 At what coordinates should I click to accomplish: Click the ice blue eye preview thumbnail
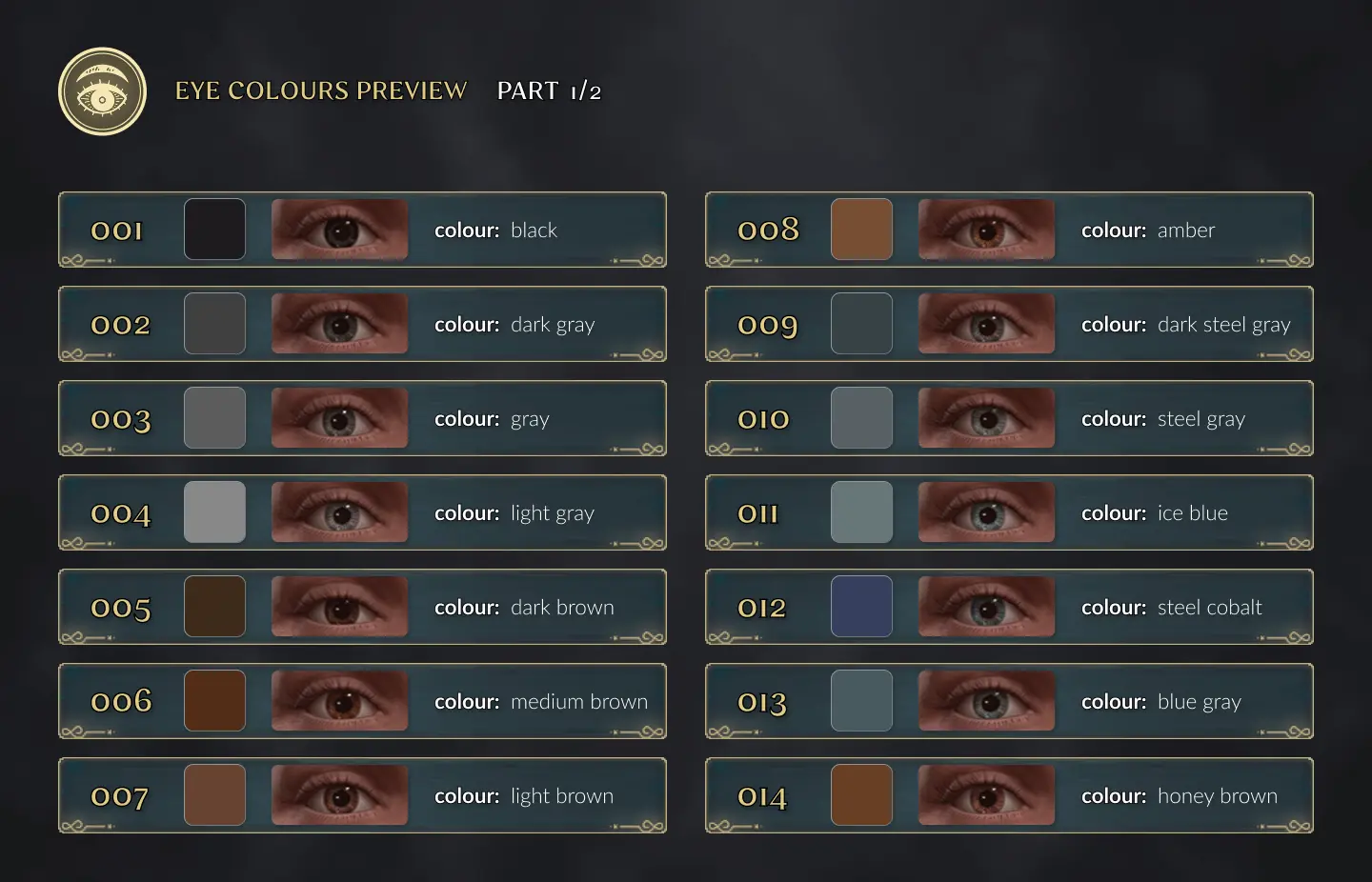[986, 512]
